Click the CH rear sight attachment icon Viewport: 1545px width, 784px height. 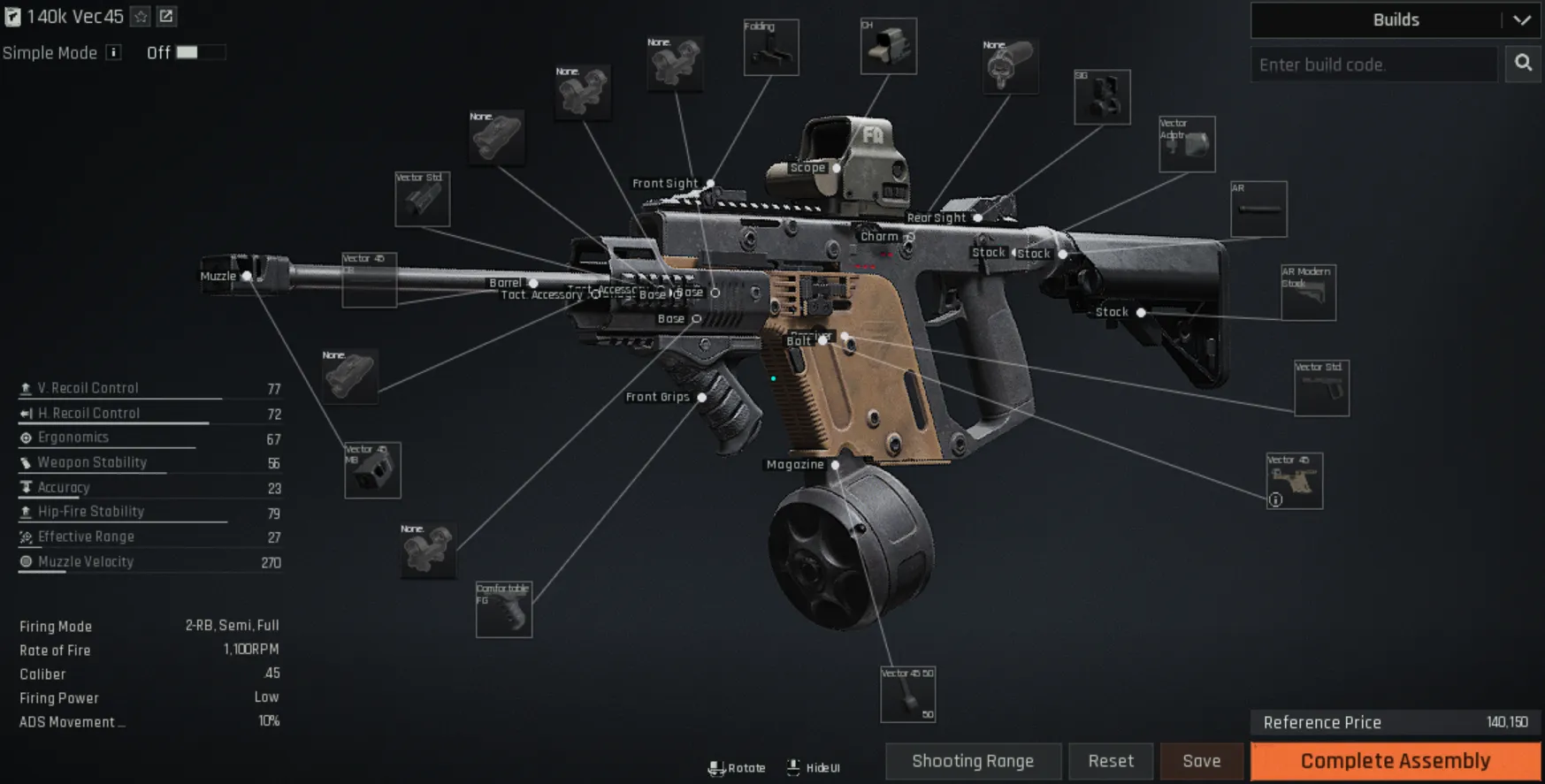[888, 47]
